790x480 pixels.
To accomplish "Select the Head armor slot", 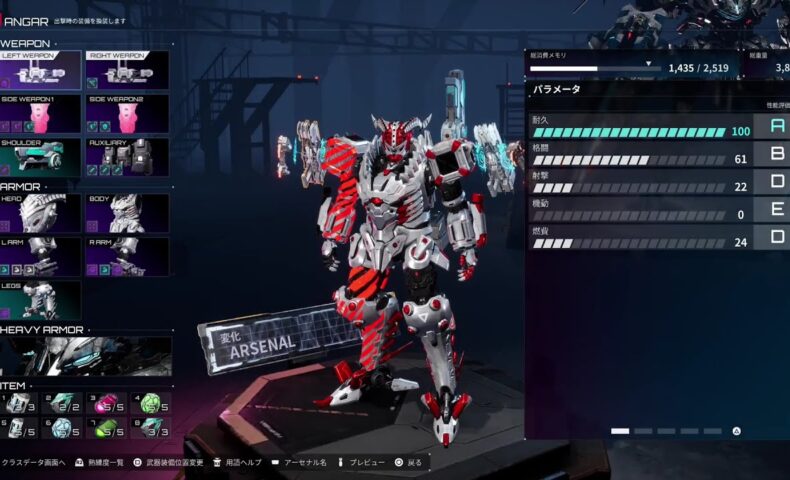I will click(x=41, y=213).
